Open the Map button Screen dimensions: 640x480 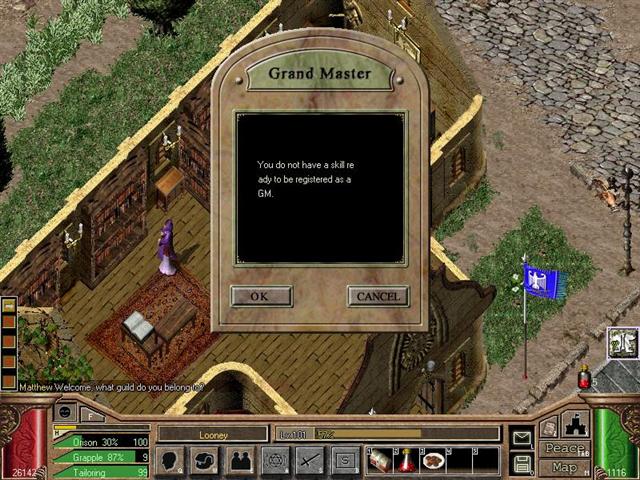click(x=564, y=468)
